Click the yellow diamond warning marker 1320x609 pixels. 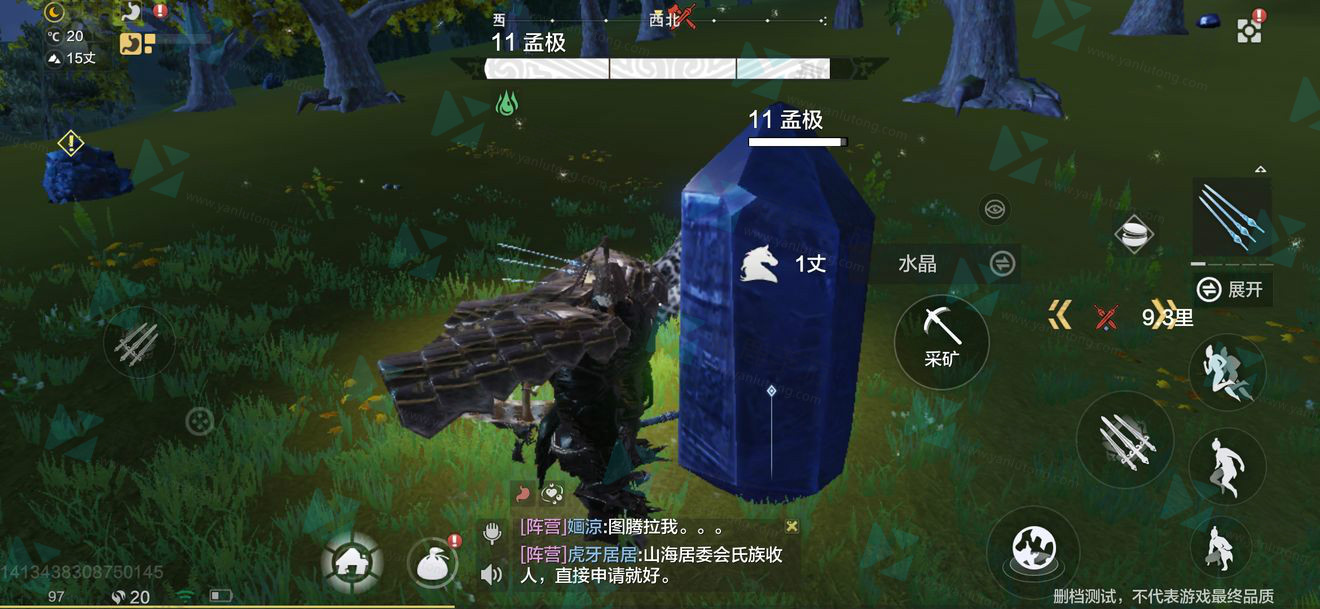point(70,143)
